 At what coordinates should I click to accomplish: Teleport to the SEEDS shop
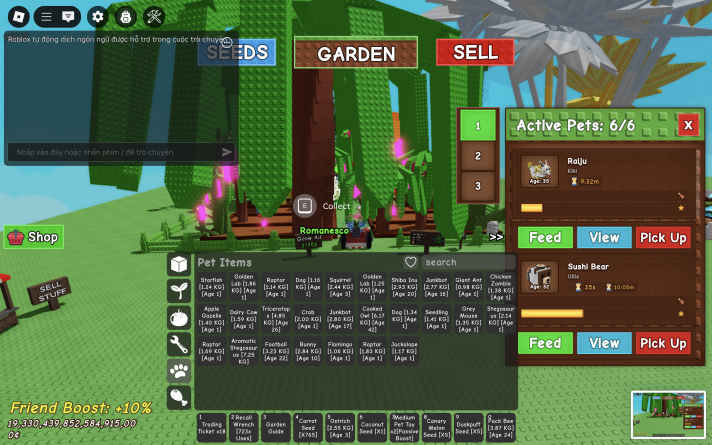236,52
